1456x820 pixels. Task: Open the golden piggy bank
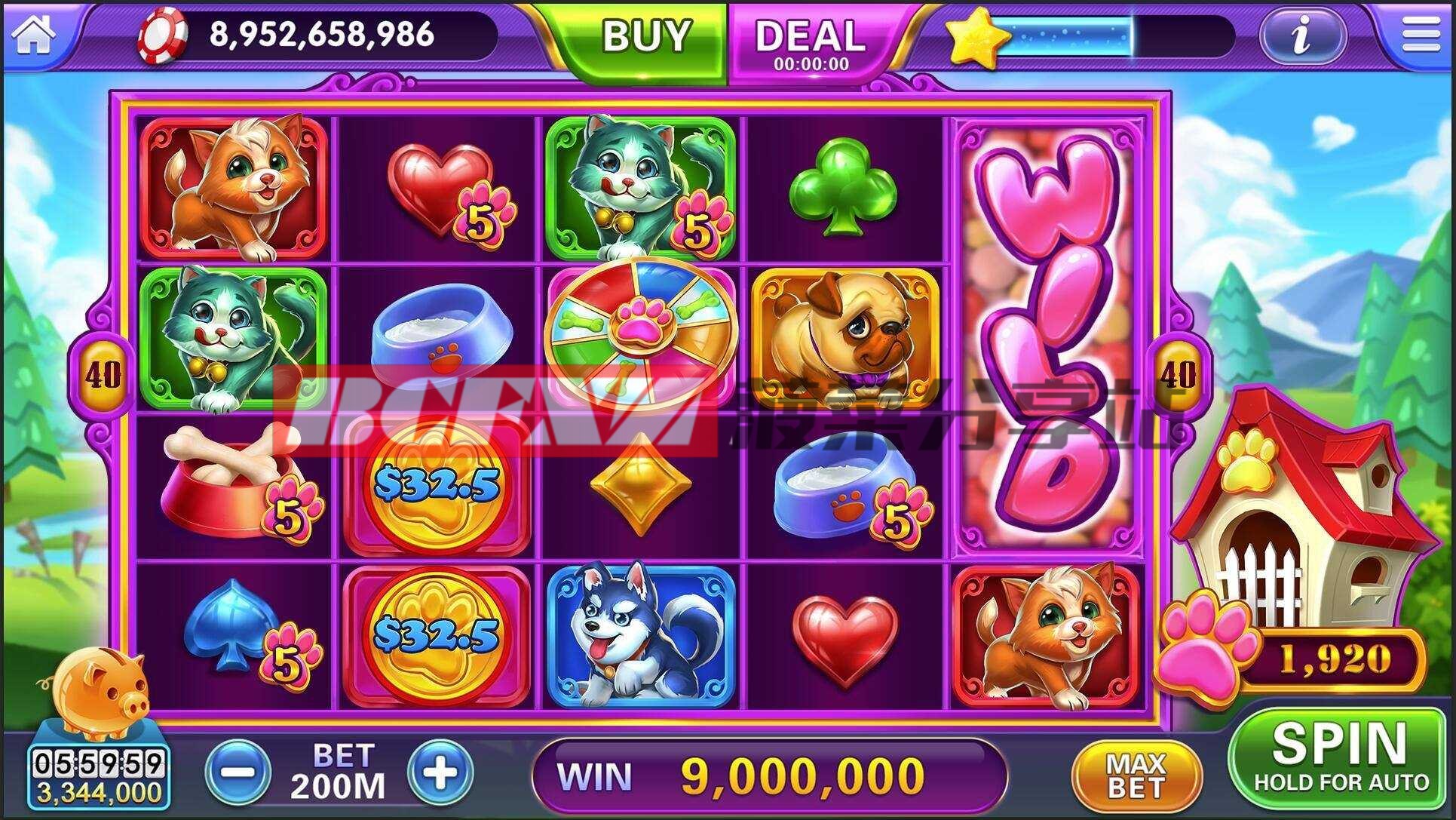(x=96, y=692)
